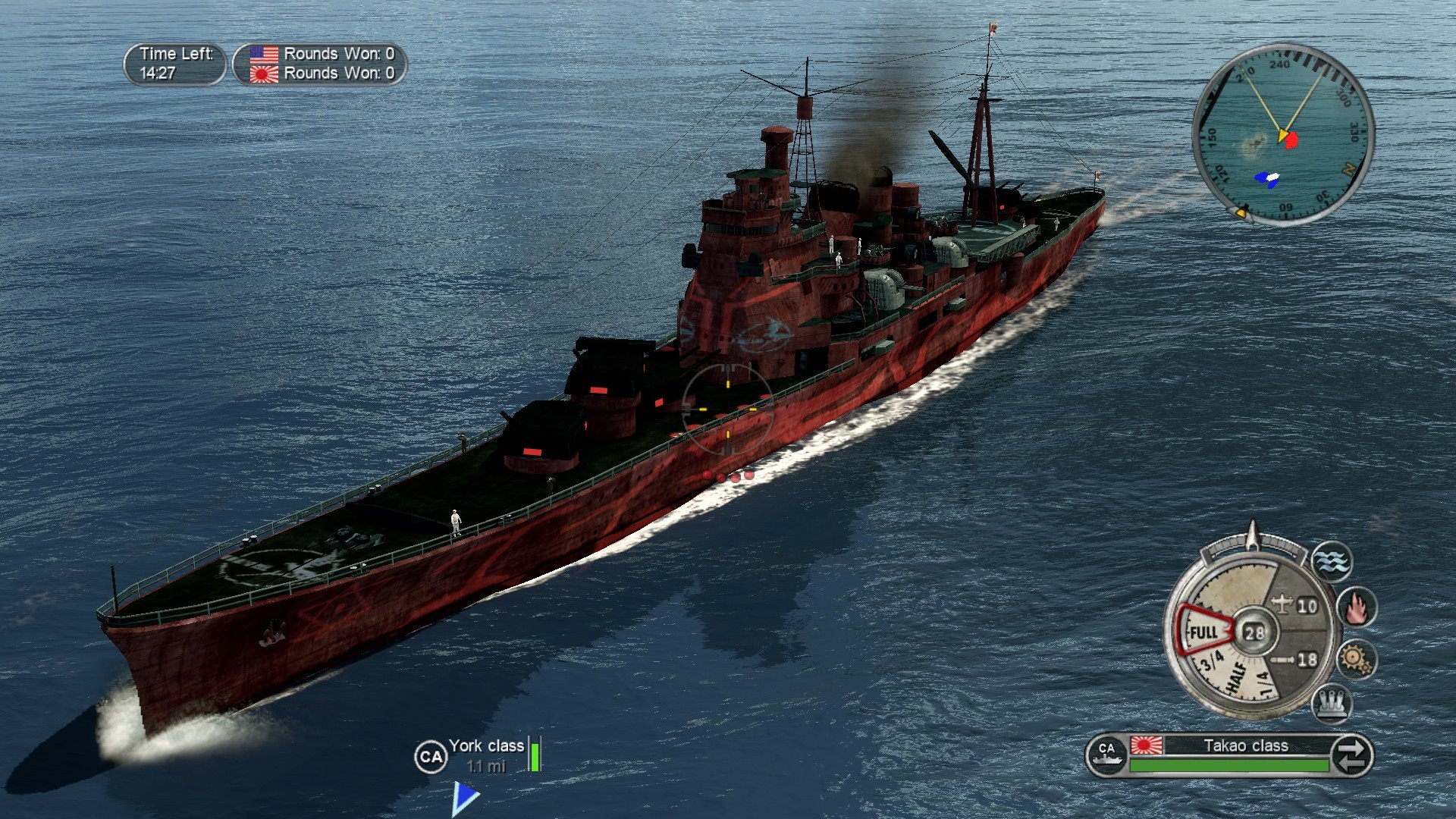Select the blue ship marker on the minimap

click(x=1268, y=178)
